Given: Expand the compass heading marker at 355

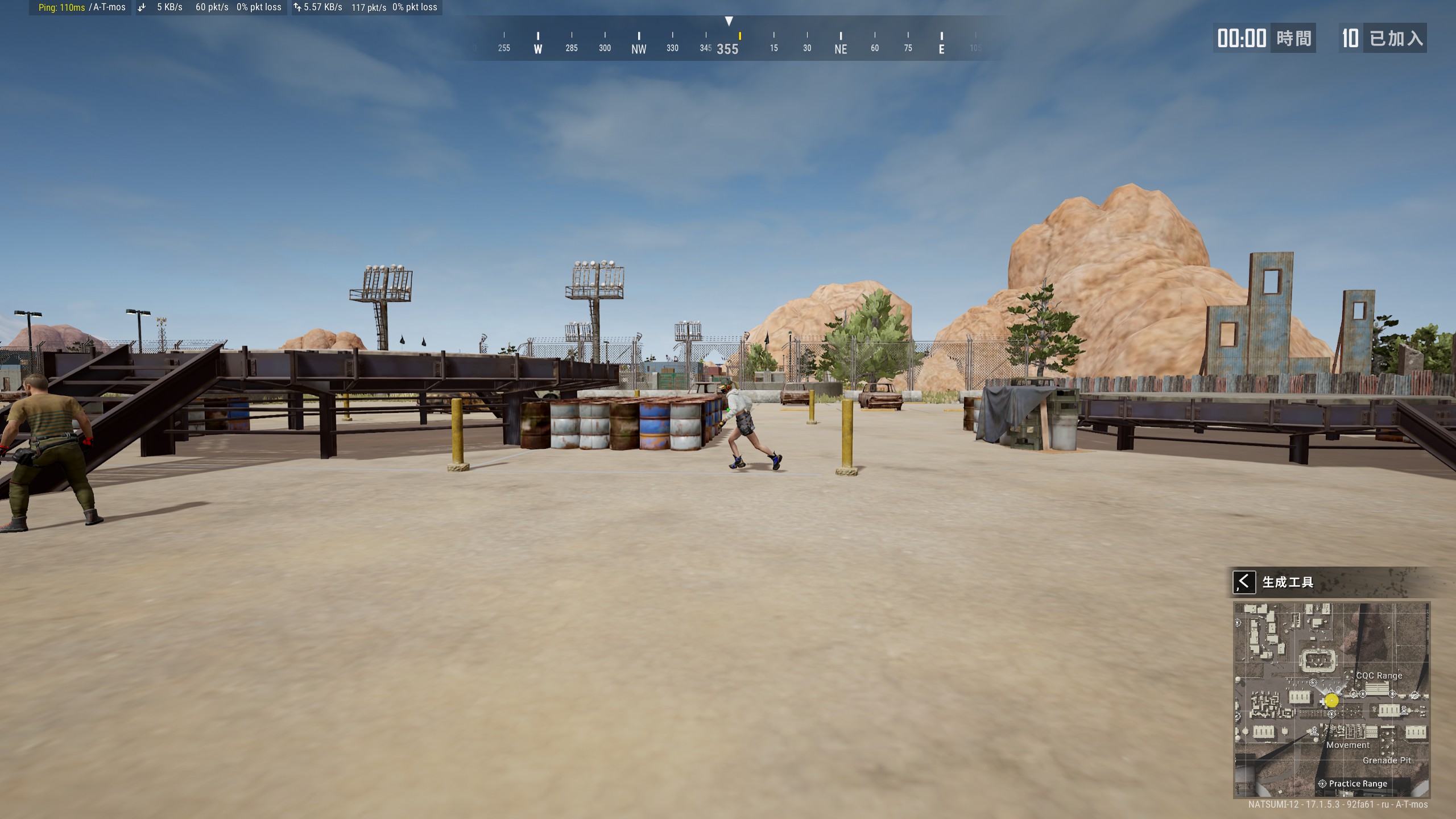Looking at the screenshot, I should (x=729, y=20).
